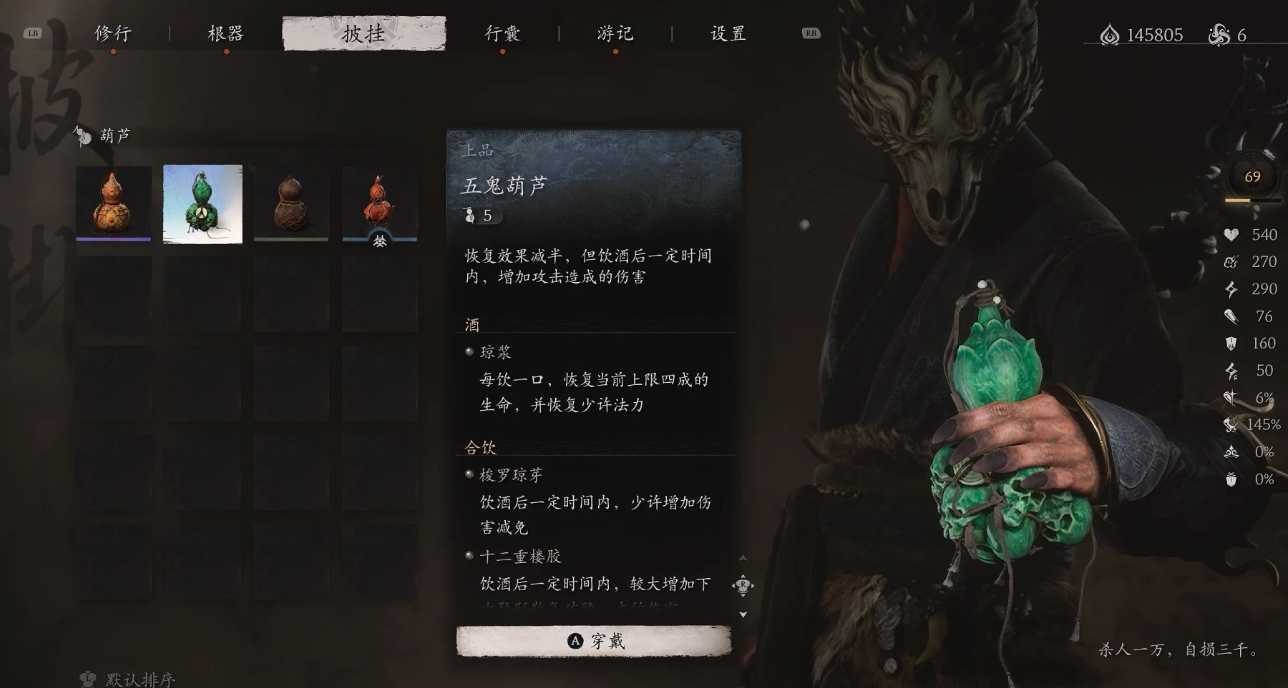
Task: Select the dark brown gourd slot
Action: (x=291, y=203)
